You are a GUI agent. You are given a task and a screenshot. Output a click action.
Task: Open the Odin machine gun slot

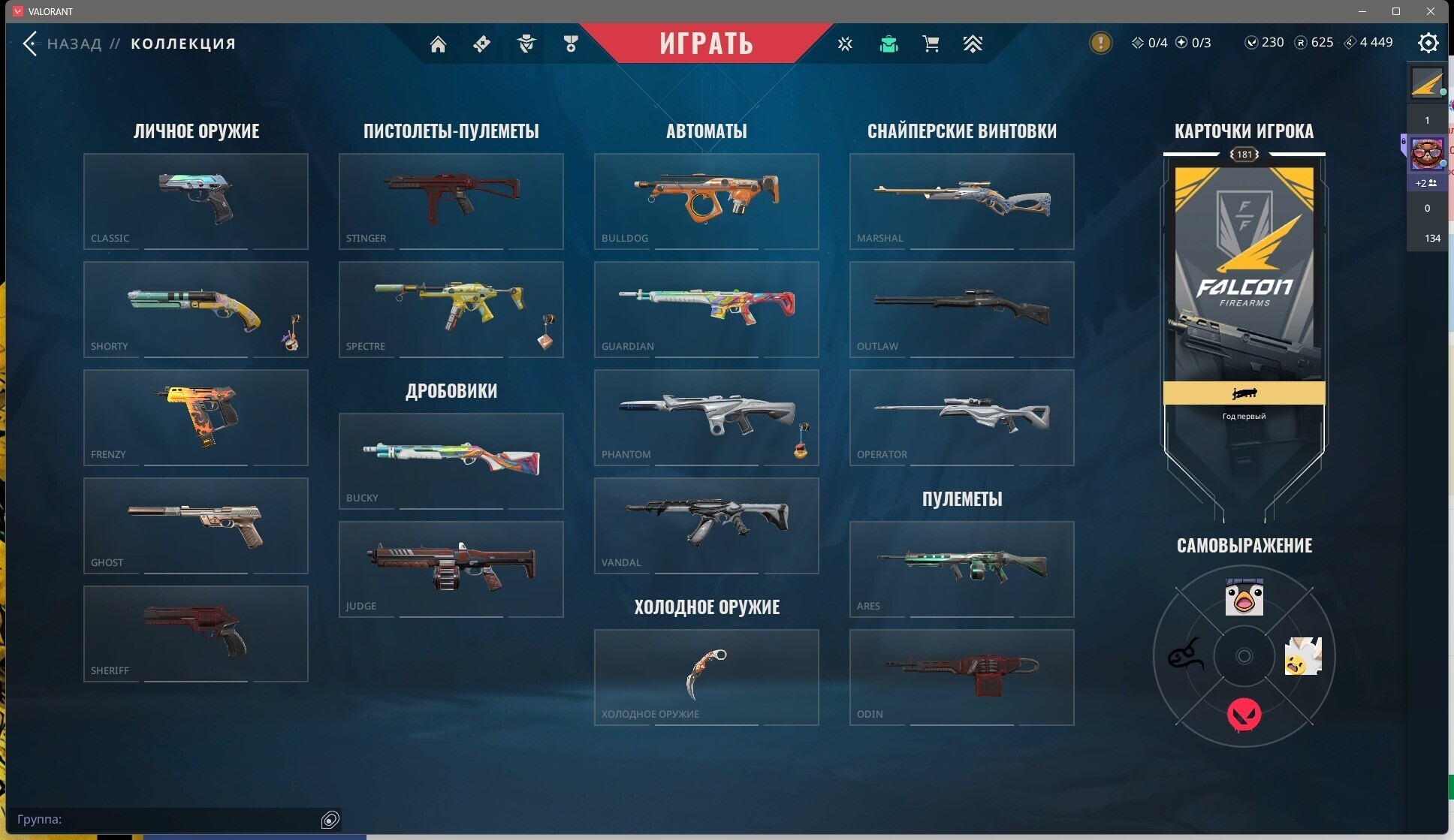[962, 677]
